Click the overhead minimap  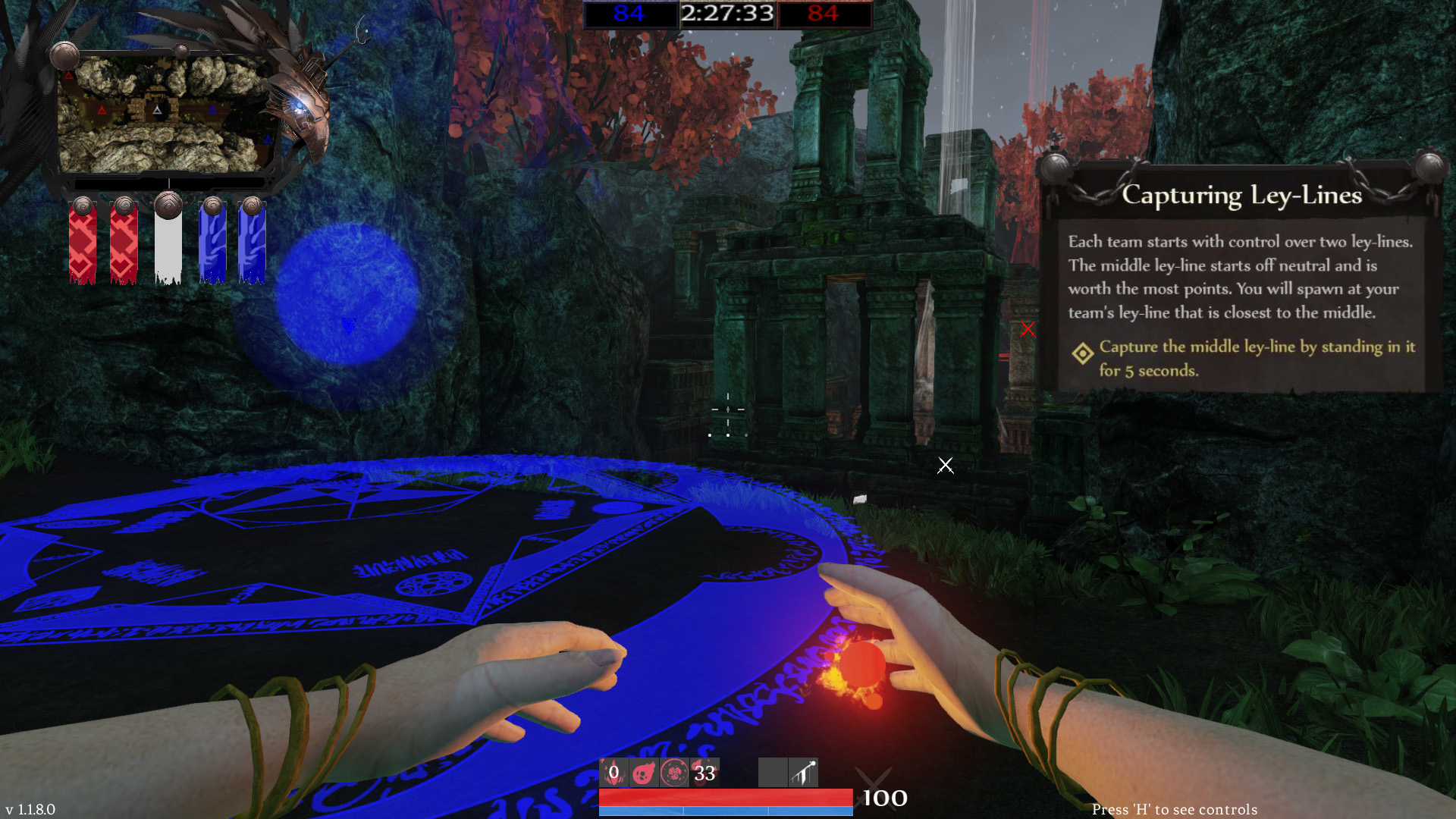tap(165, 114)
